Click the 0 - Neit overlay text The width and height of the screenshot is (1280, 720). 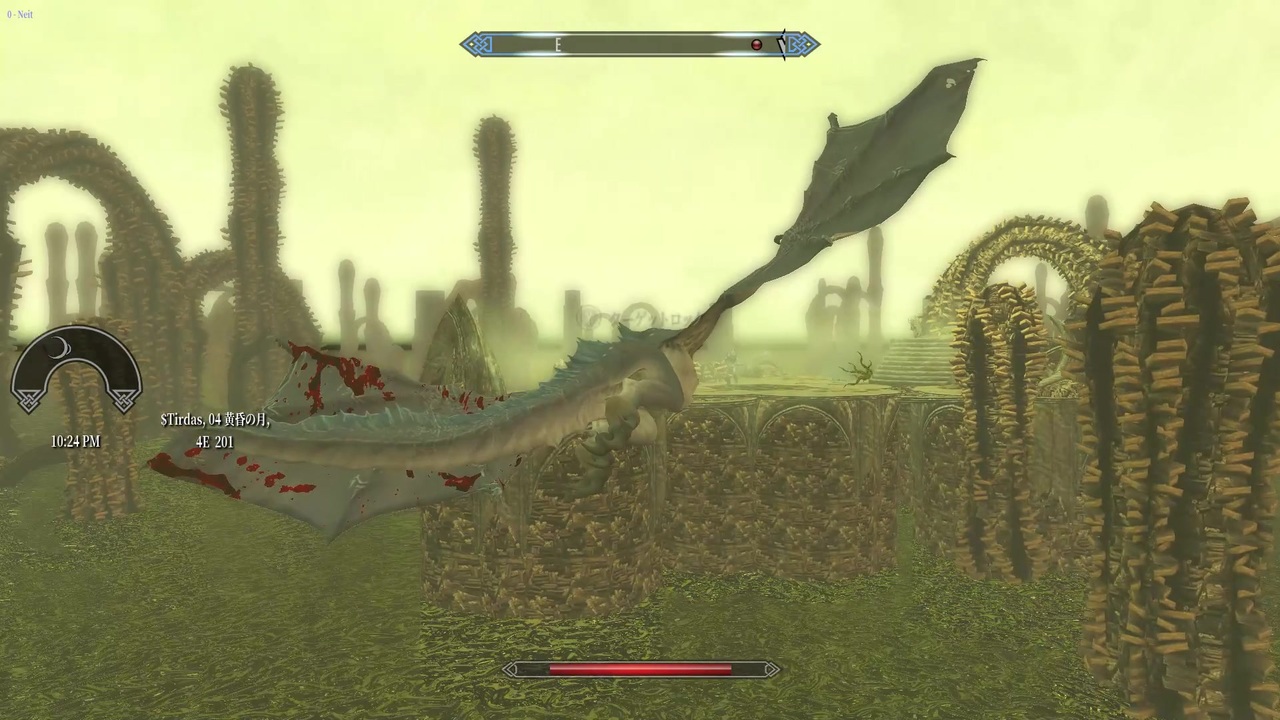click(20, 14)
